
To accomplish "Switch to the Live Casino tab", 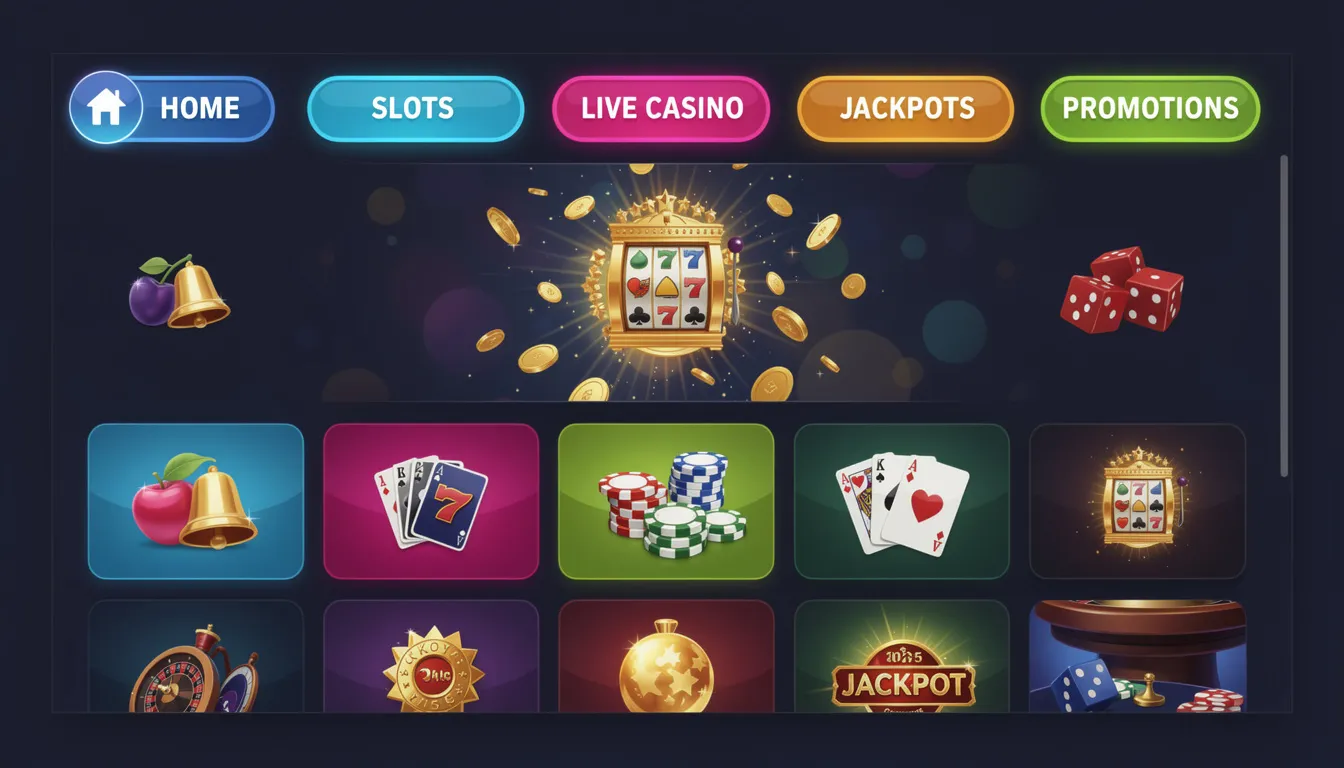I will pos(662,108).
